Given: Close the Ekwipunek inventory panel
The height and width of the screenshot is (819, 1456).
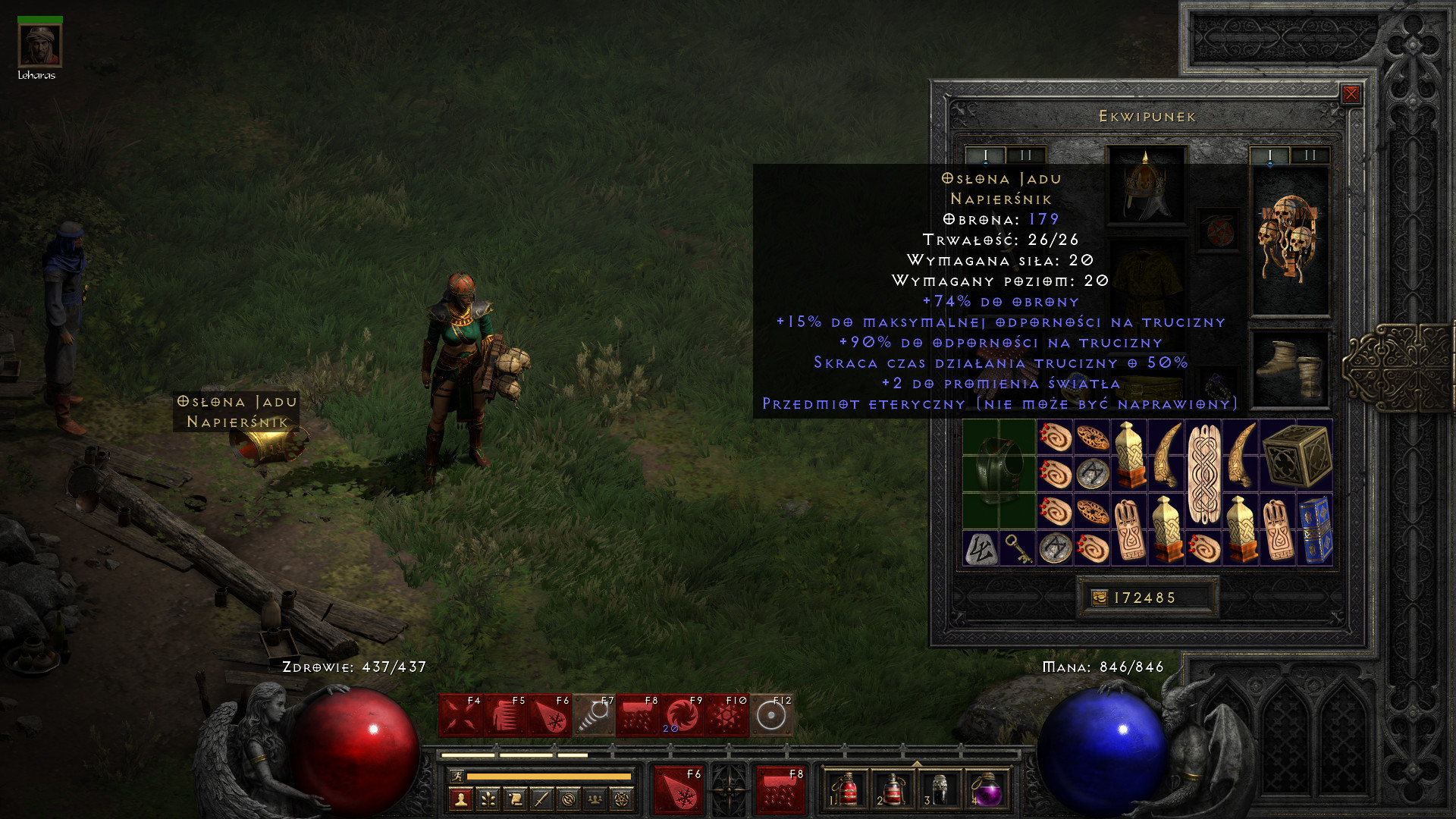Looking at the screenshot, I should 1351,94.
